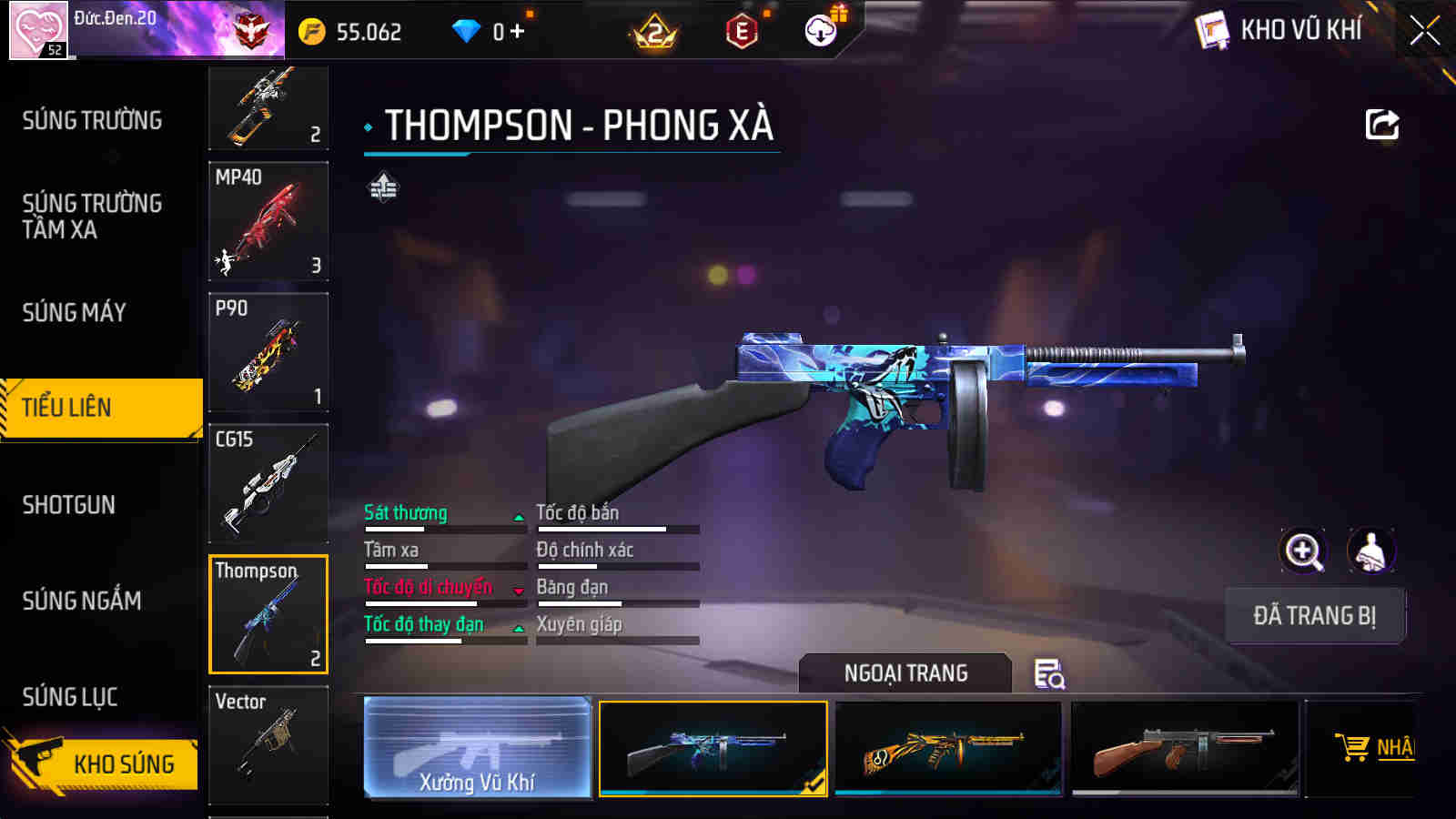1456x819 pixels.
Task: Open the NGOẠI TRANG tab
Action: pos(904,673)
